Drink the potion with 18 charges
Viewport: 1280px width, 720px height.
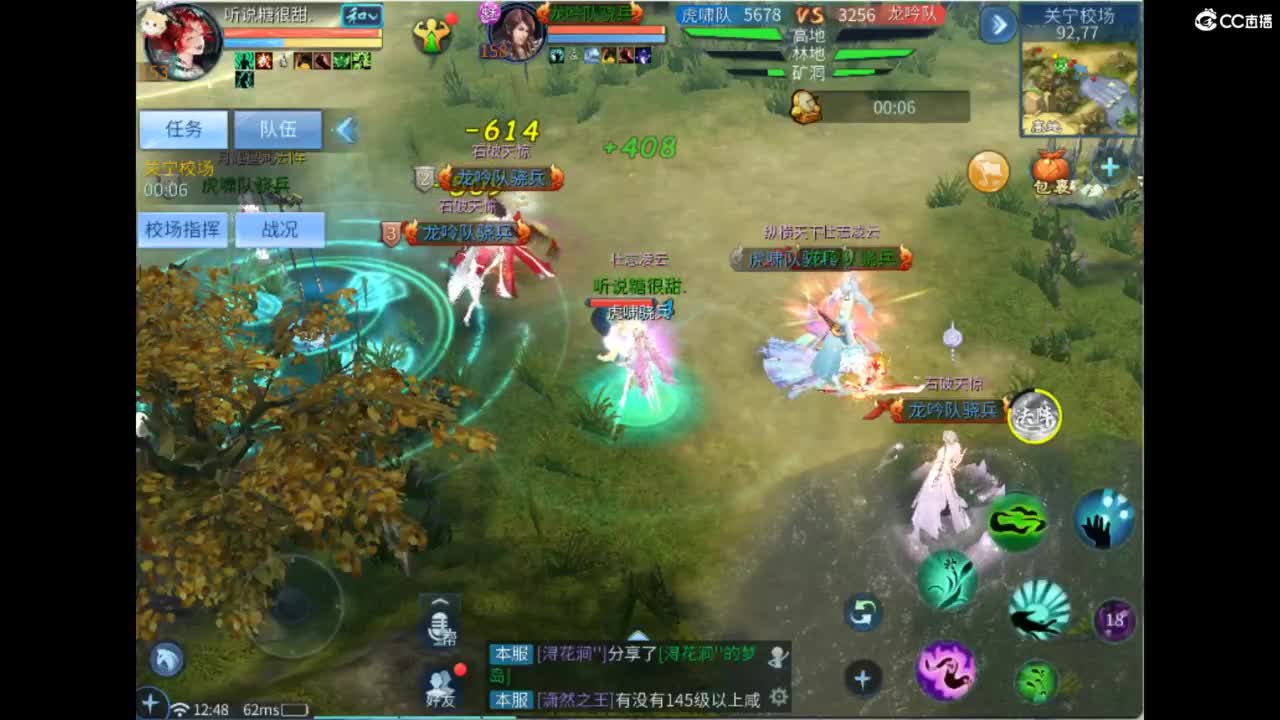[x=1113, y=620]
